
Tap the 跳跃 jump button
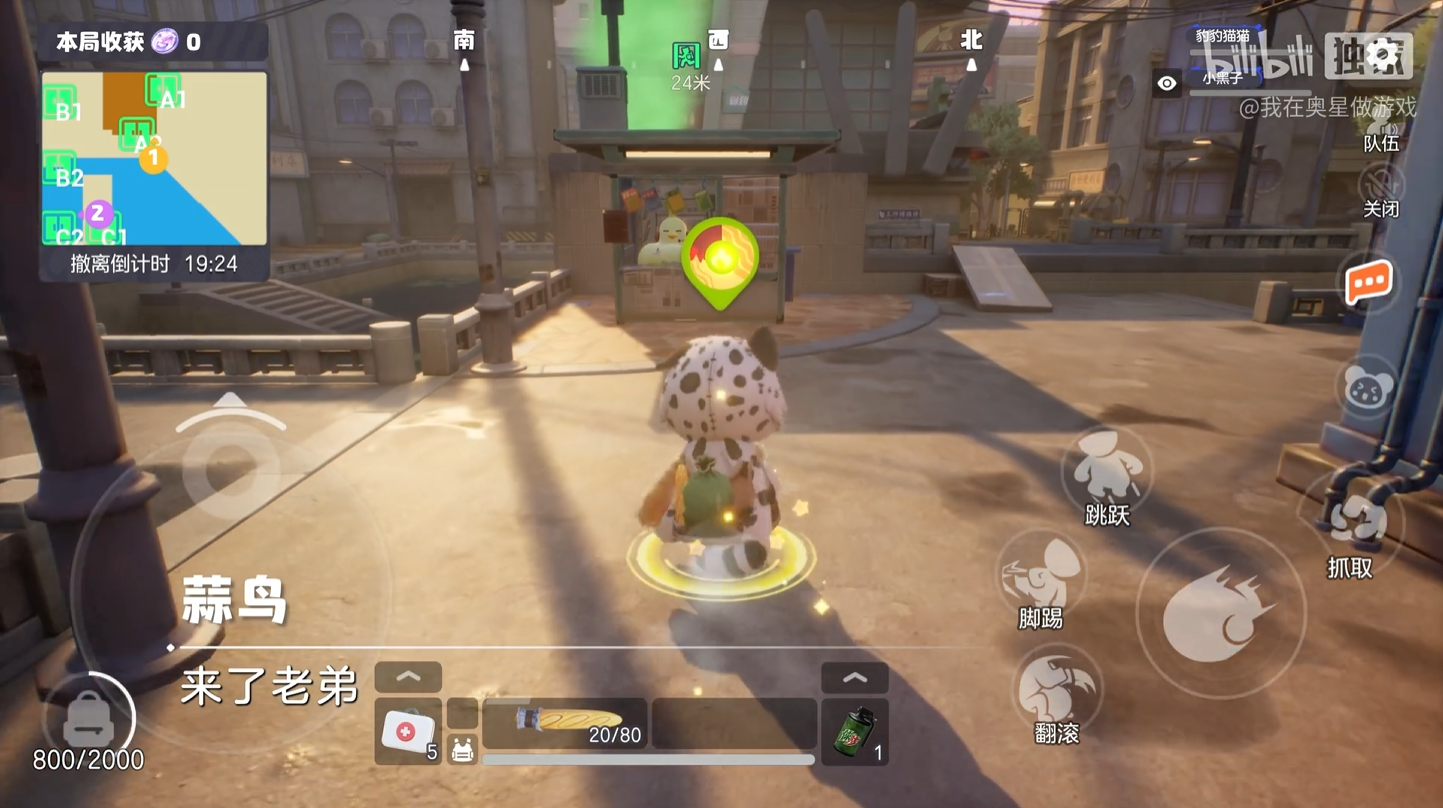[1106, 470]
